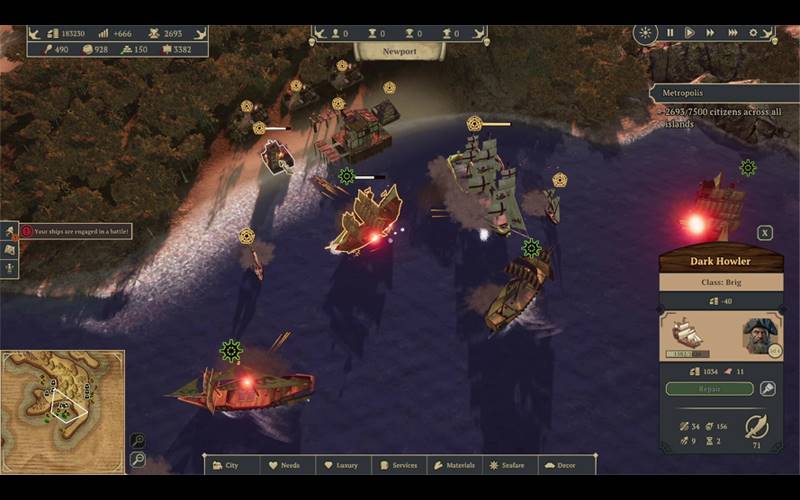Open settings with the gear icon
Viewport: 800px width, 500px height.
(754, 33)
